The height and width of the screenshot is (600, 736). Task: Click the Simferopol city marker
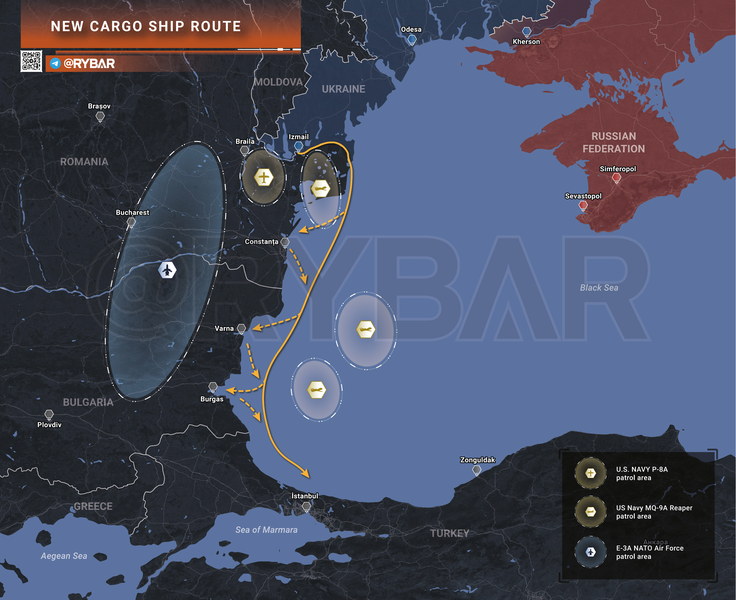(616, 179)
